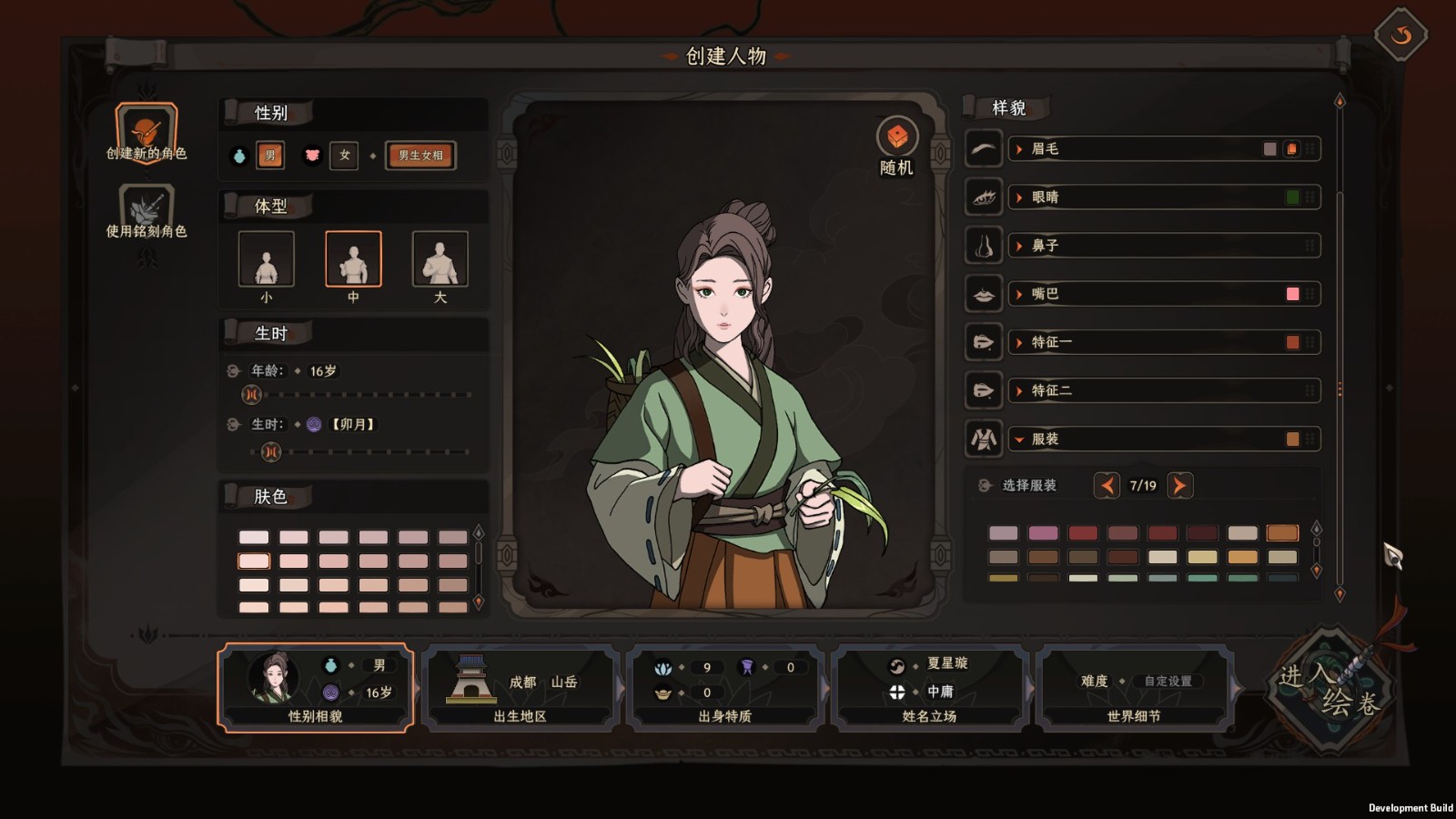
Task: Click the back arrow in top corner
Action: (x=1400, y=35)
